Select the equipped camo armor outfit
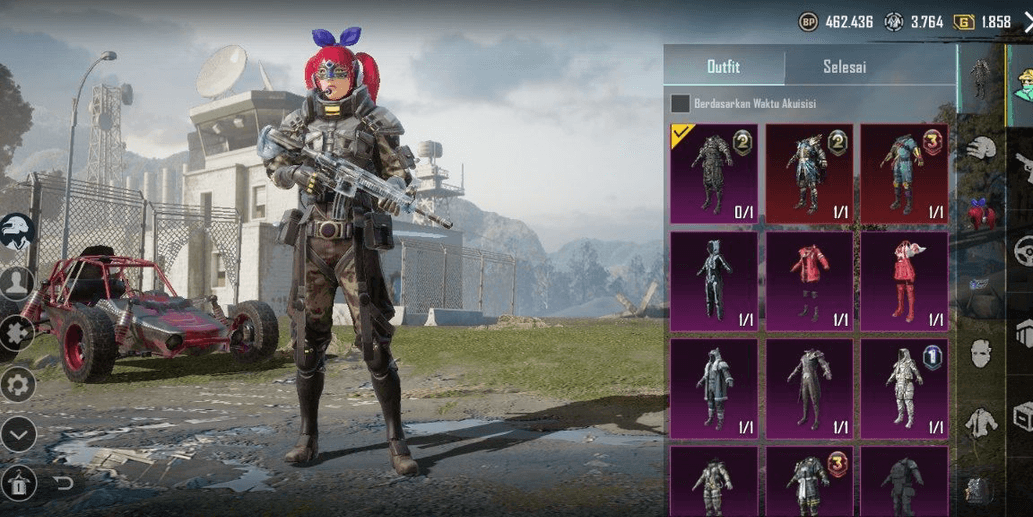Screen dimensions: 1033x517 click(713, 173)
